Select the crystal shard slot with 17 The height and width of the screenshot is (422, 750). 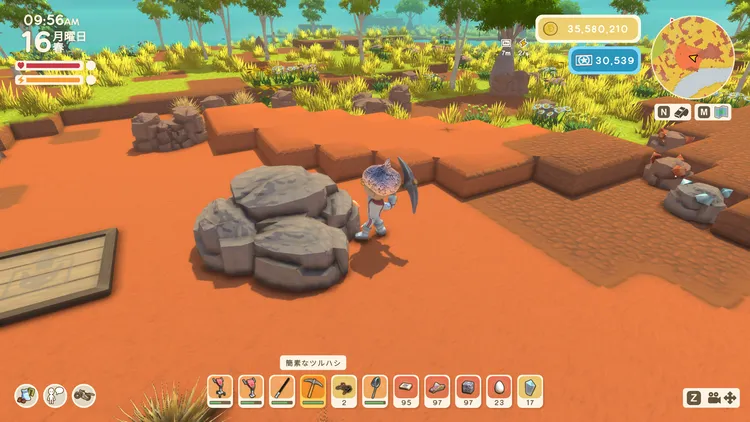pos(530,387)
